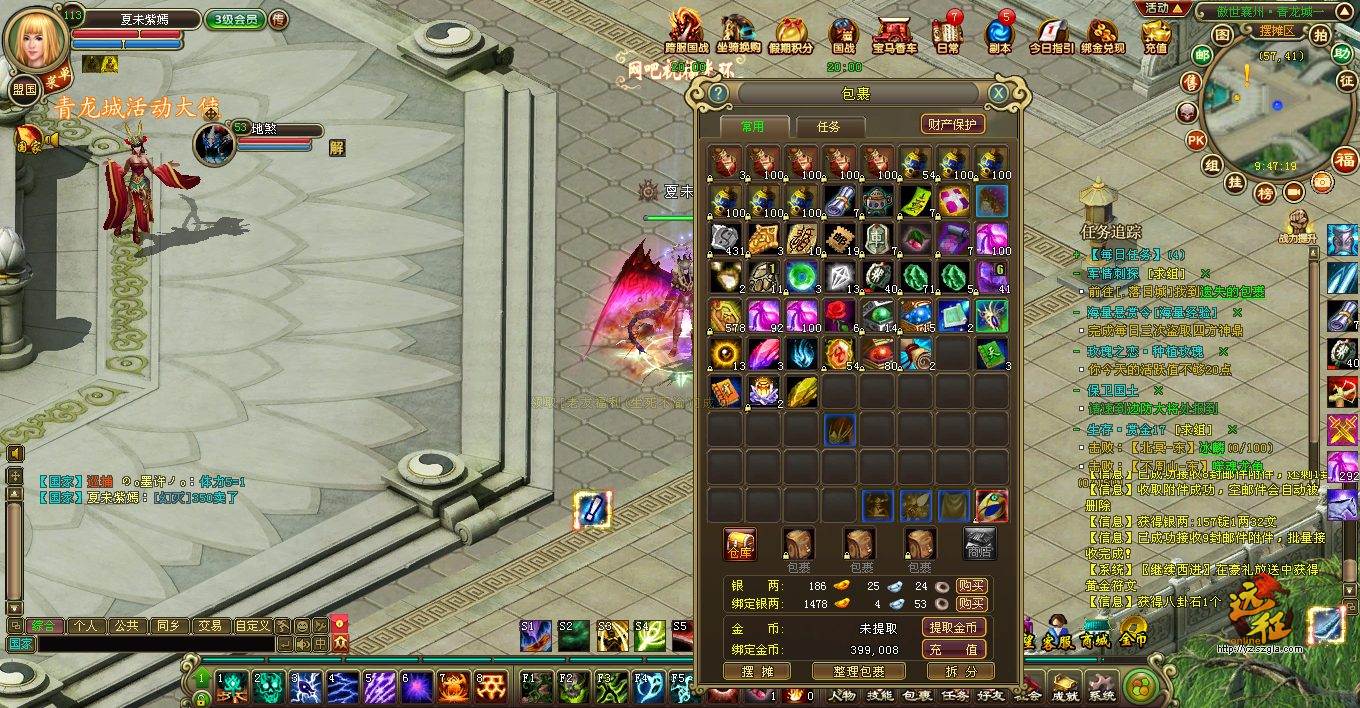Click the 福 welfare button by minimap
1360x708 pixels.
1345,160
